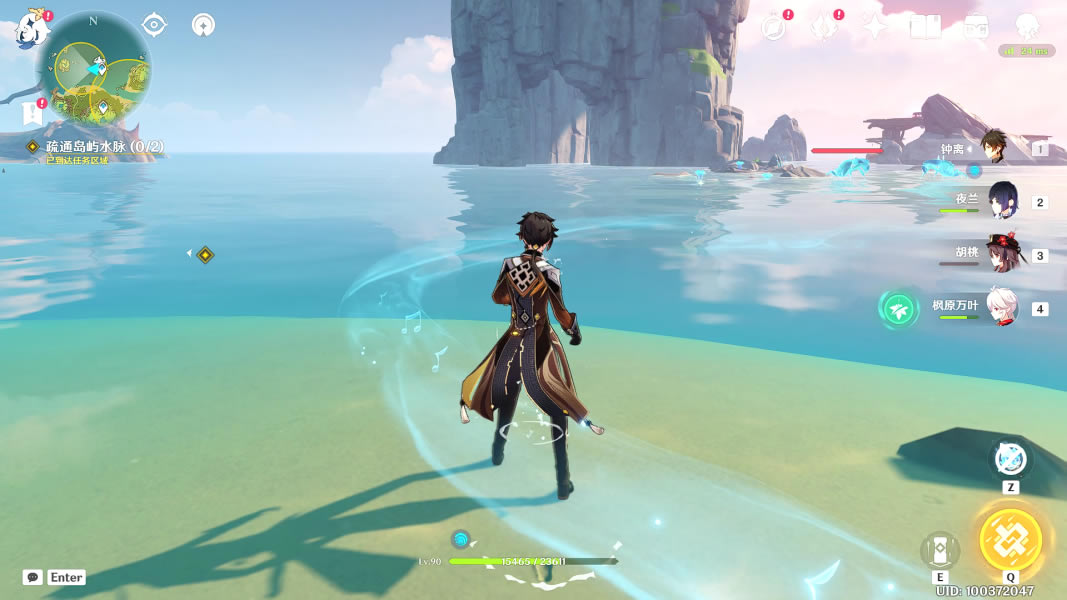The width and height of the screenshot is (1067, 600).
Task: Switch to party member 枫原万叶
Action: tap(1001, 308)
